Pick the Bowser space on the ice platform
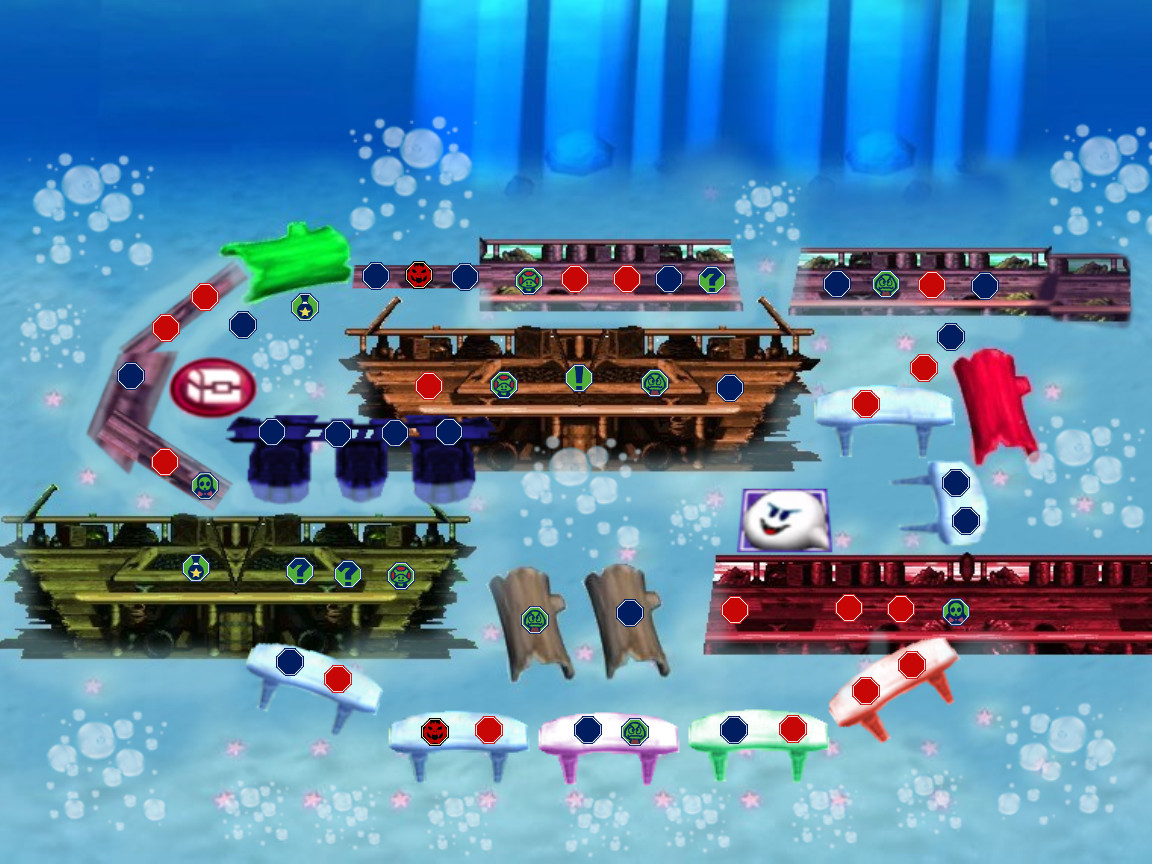This screenshot has width=1152, height=864. 435,731
